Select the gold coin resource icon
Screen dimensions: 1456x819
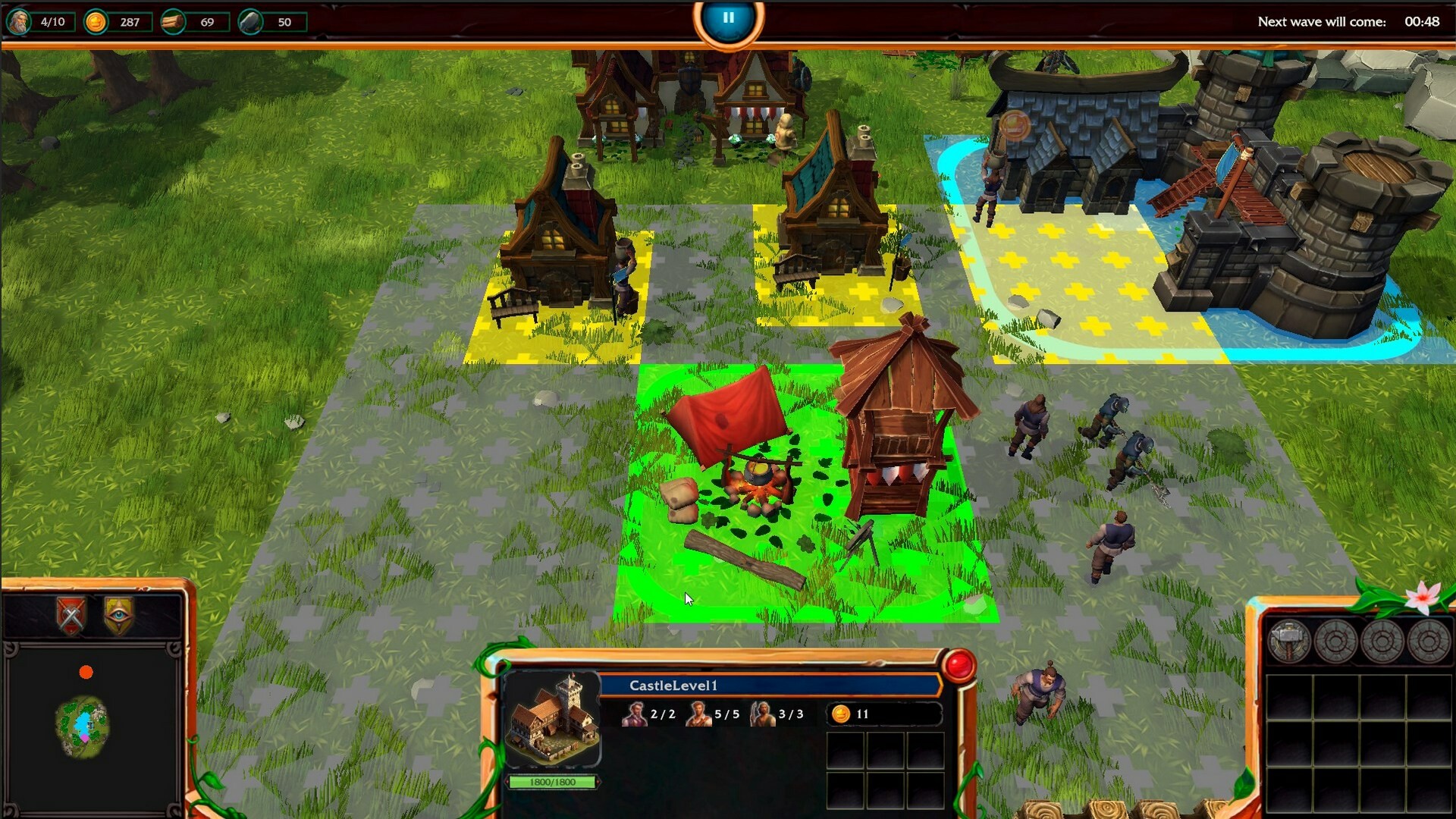coord(95,22)
